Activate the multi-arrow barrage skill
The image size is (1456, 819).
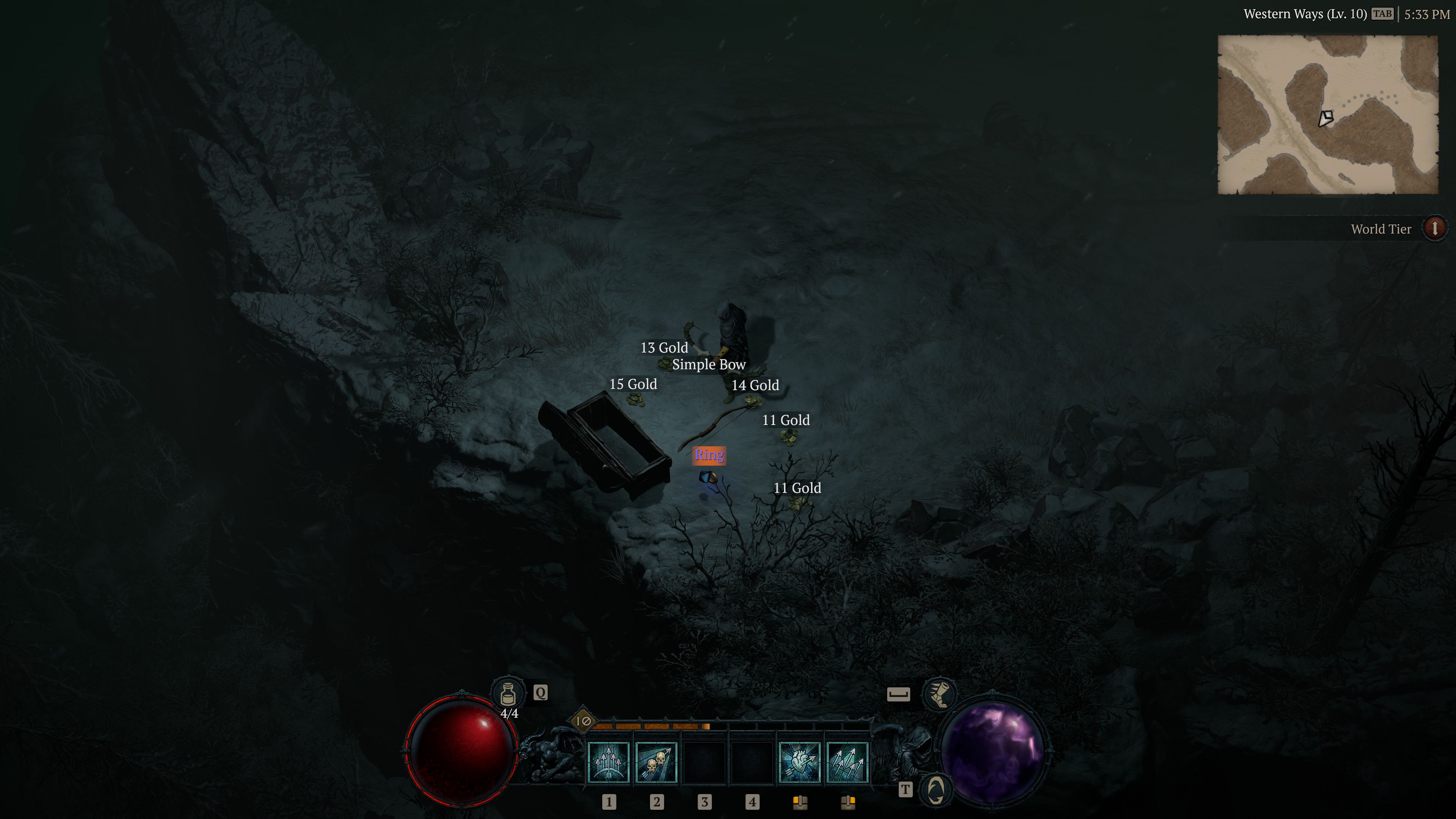pos(847,762)
